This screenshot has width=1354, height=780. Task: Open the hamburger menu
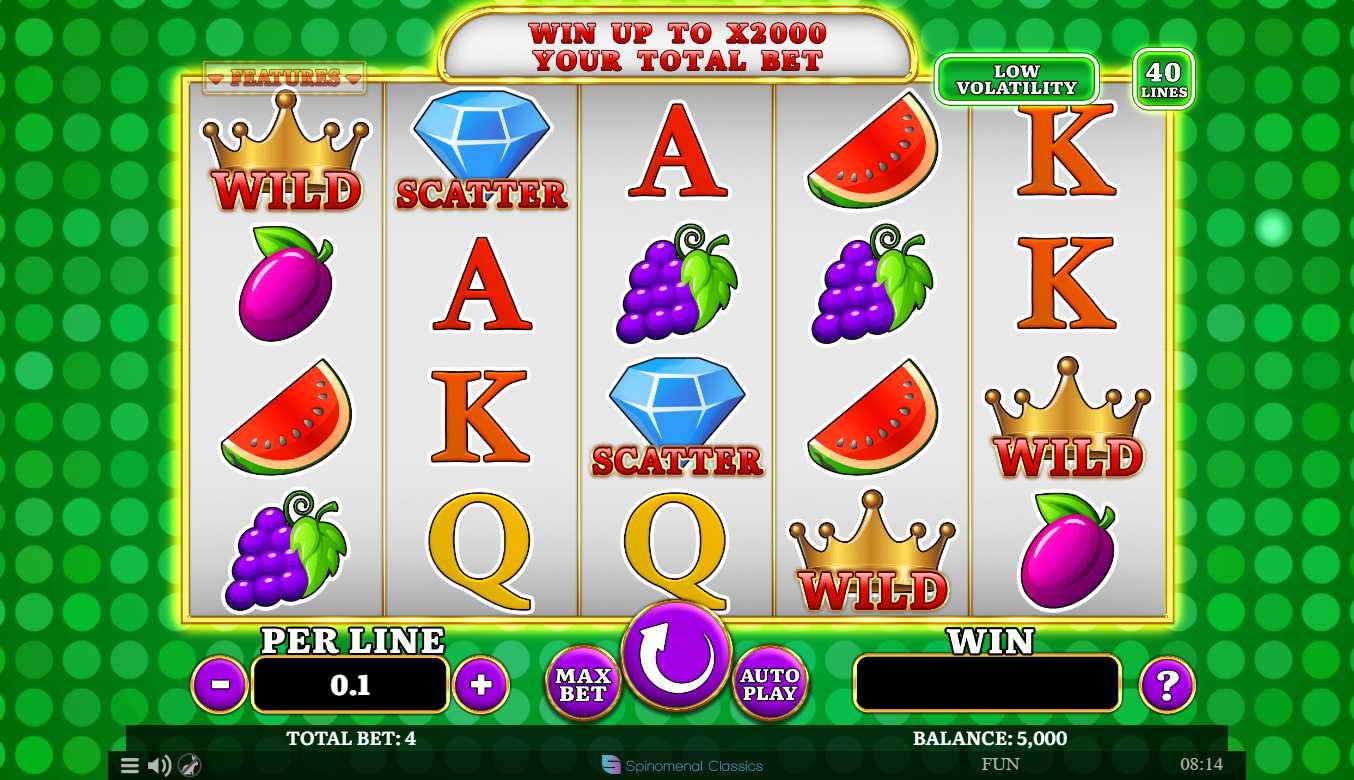130,766
